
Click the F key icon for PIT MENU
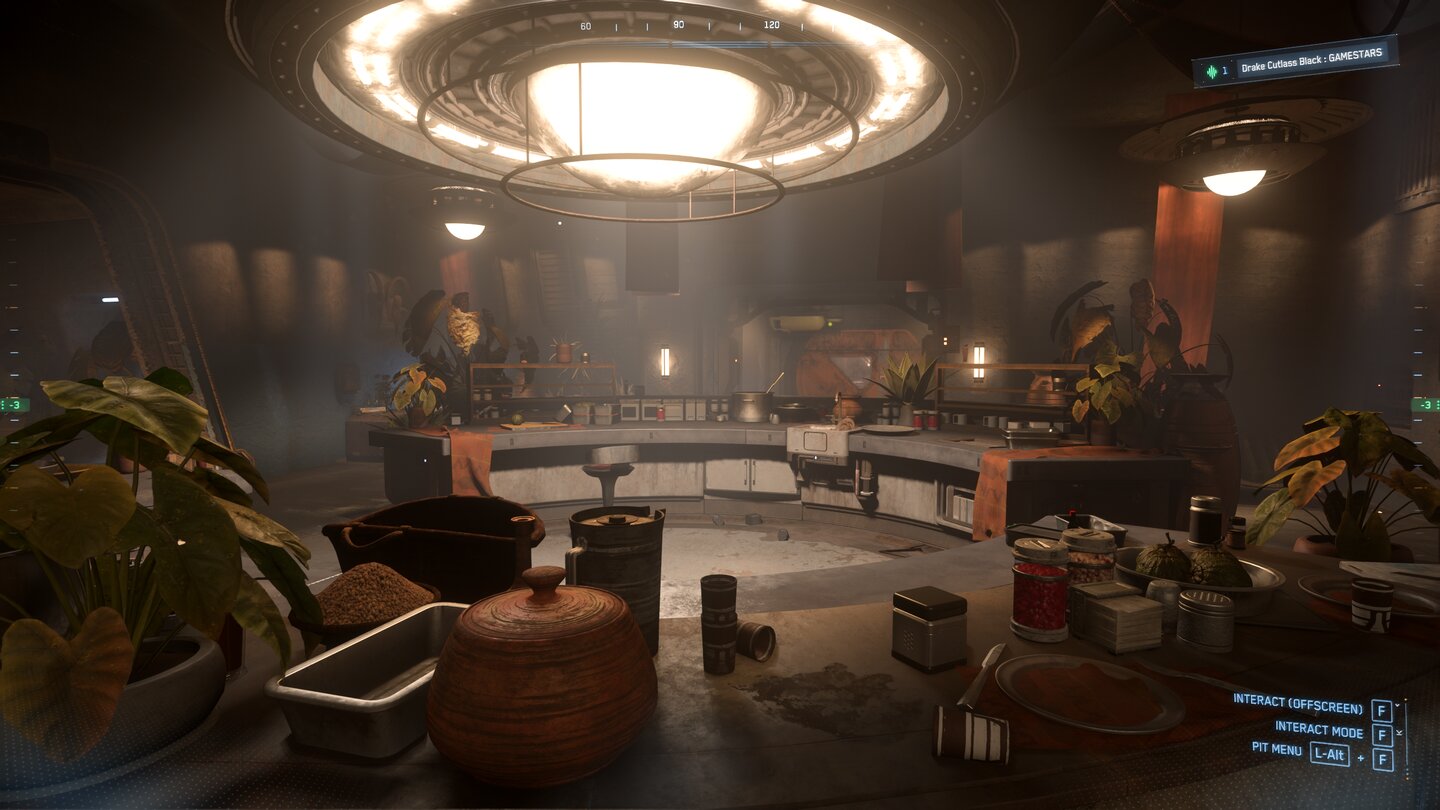[x=1383, y=758]
